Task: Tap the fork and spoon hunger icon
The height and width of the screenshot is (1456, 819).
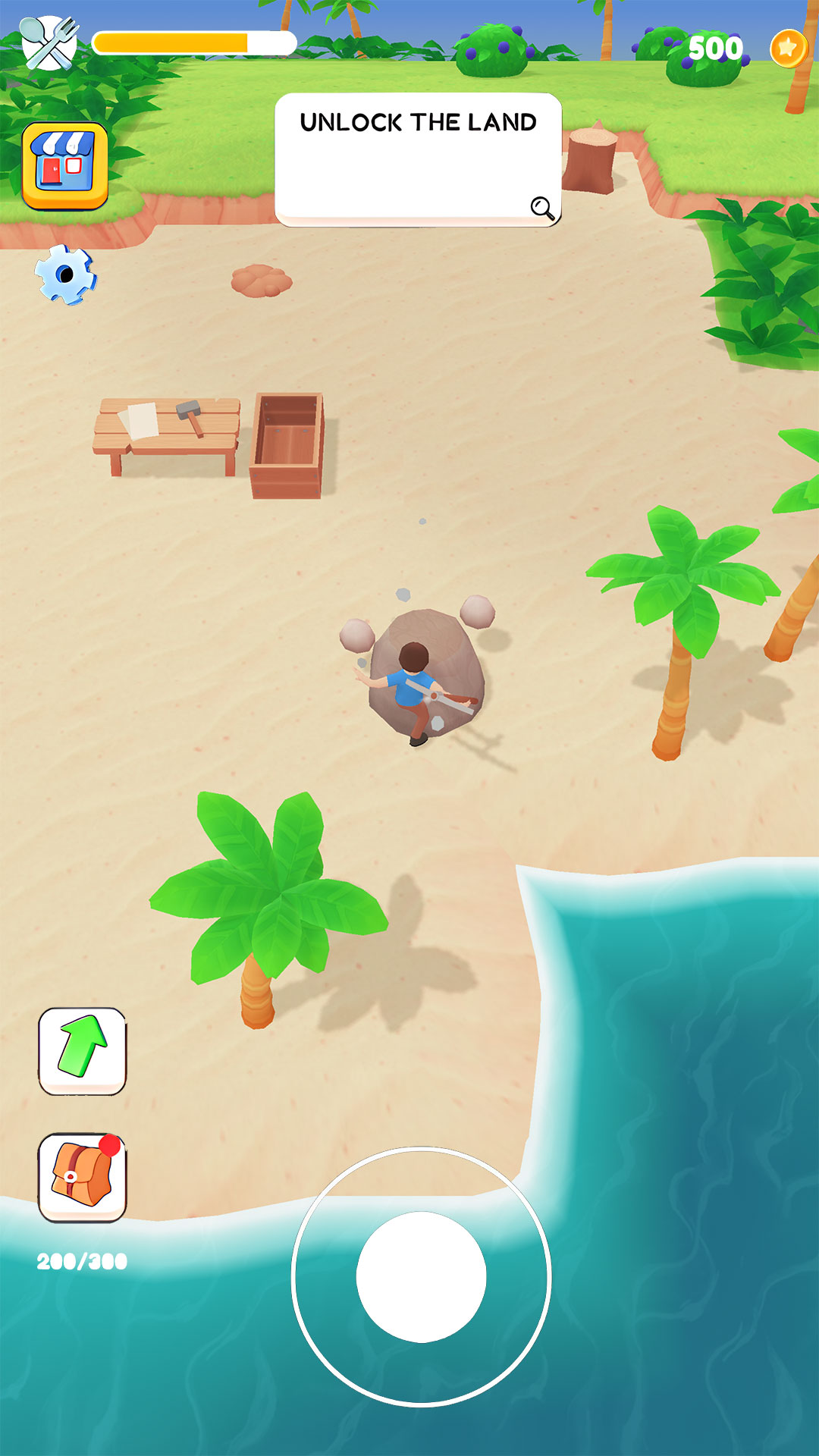Action: tap(49, 43)
